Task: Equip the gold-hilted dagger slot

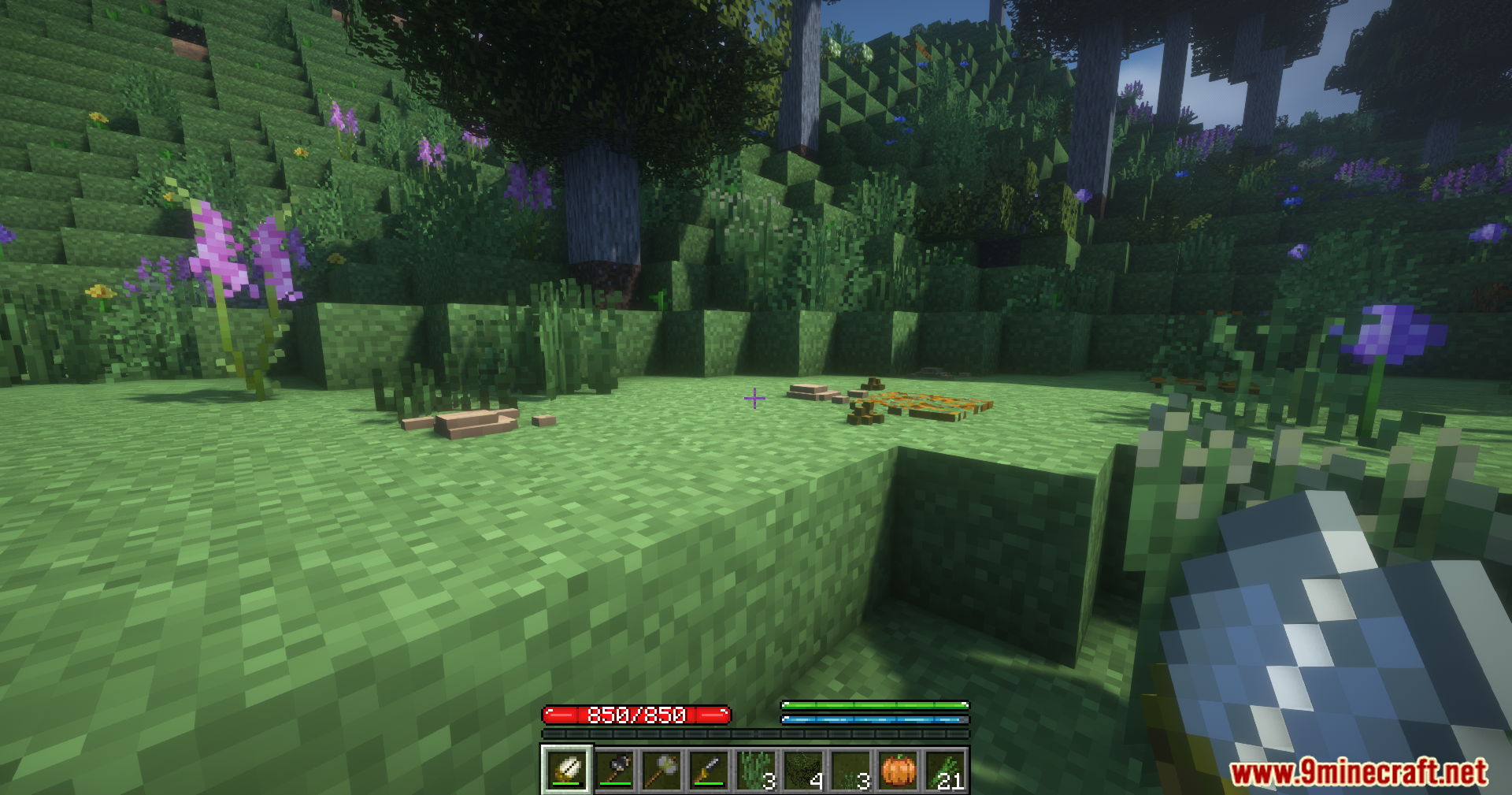Action: tap(709, 770)
